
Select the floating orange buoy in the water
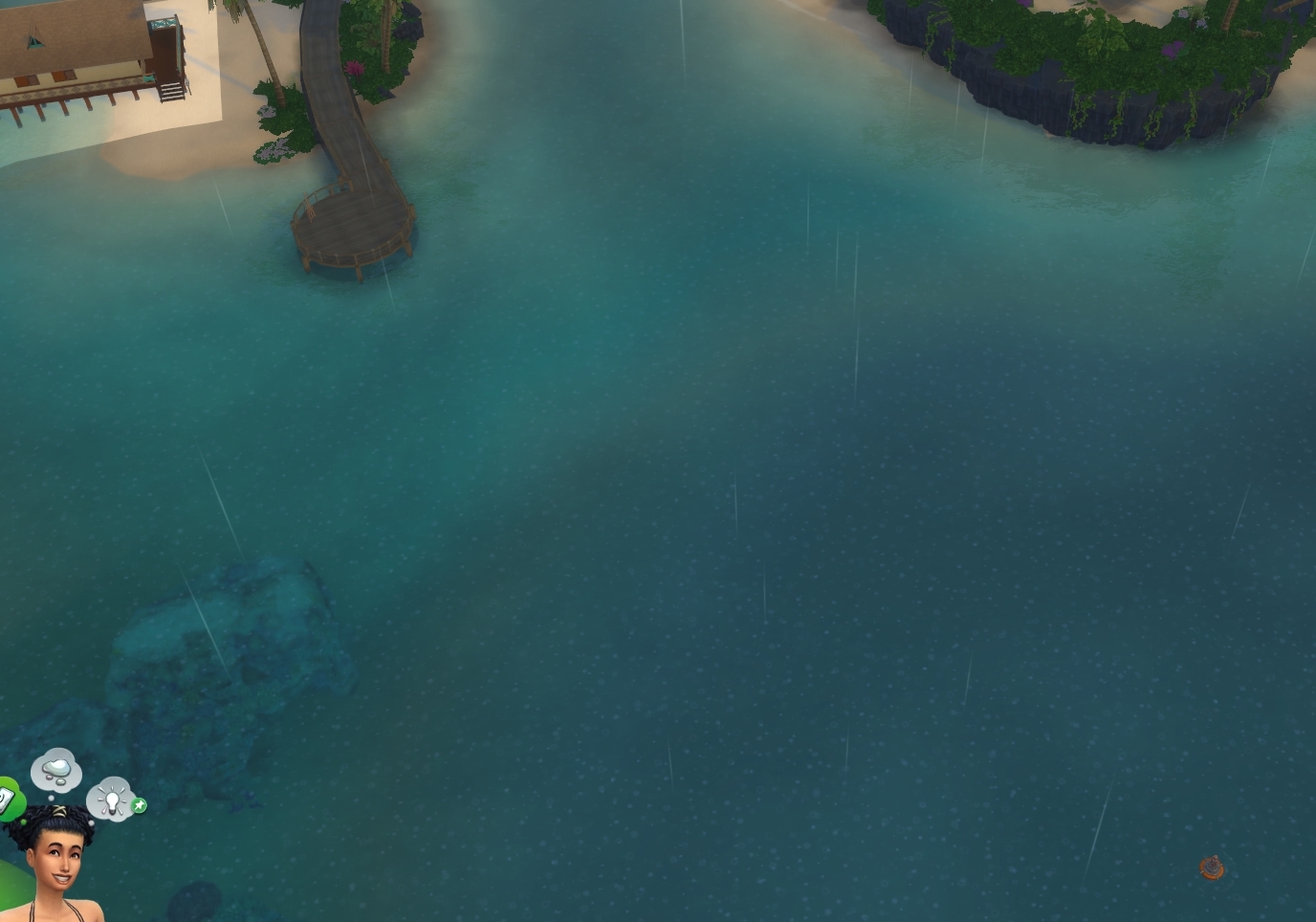(x=1211, y=867)
